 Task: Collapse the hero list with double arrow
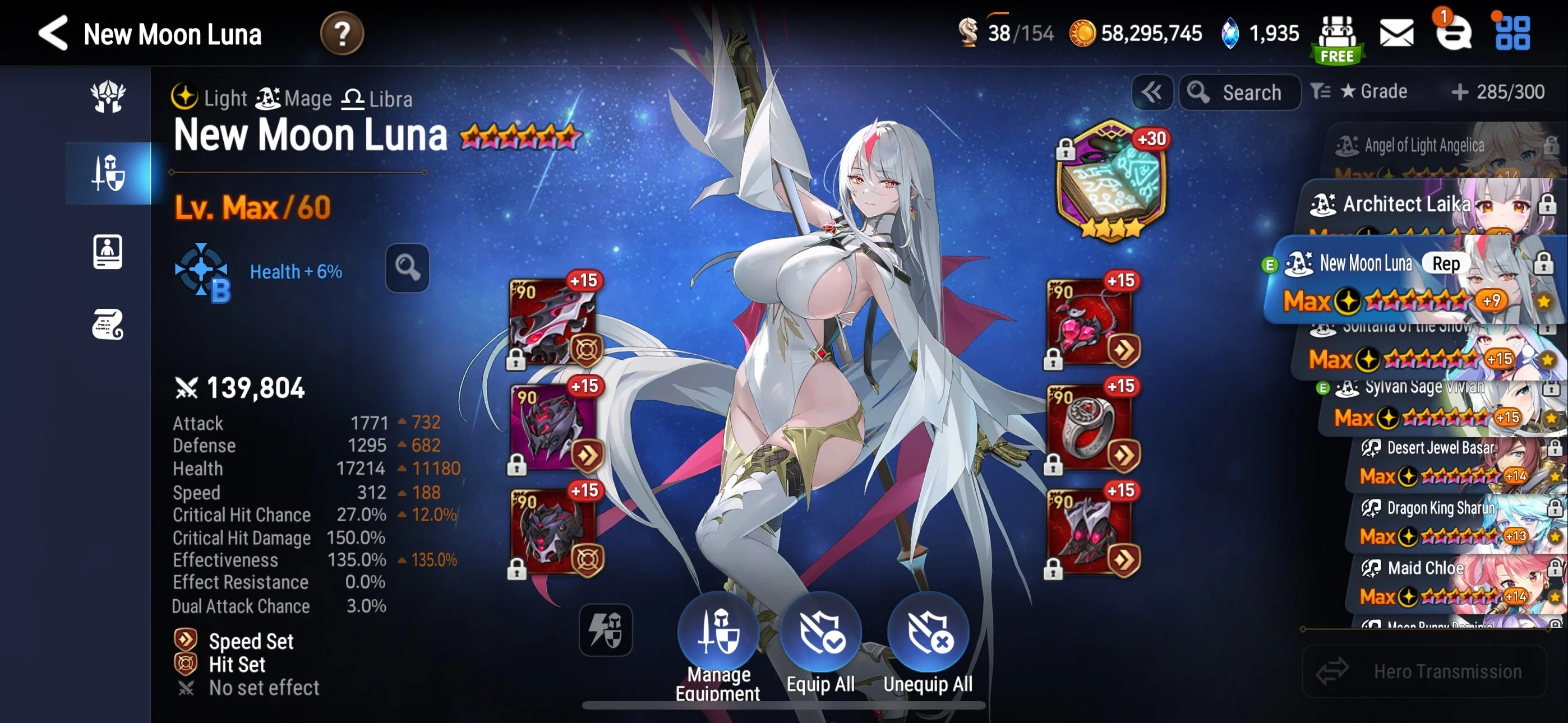[x=1152, y=92]
